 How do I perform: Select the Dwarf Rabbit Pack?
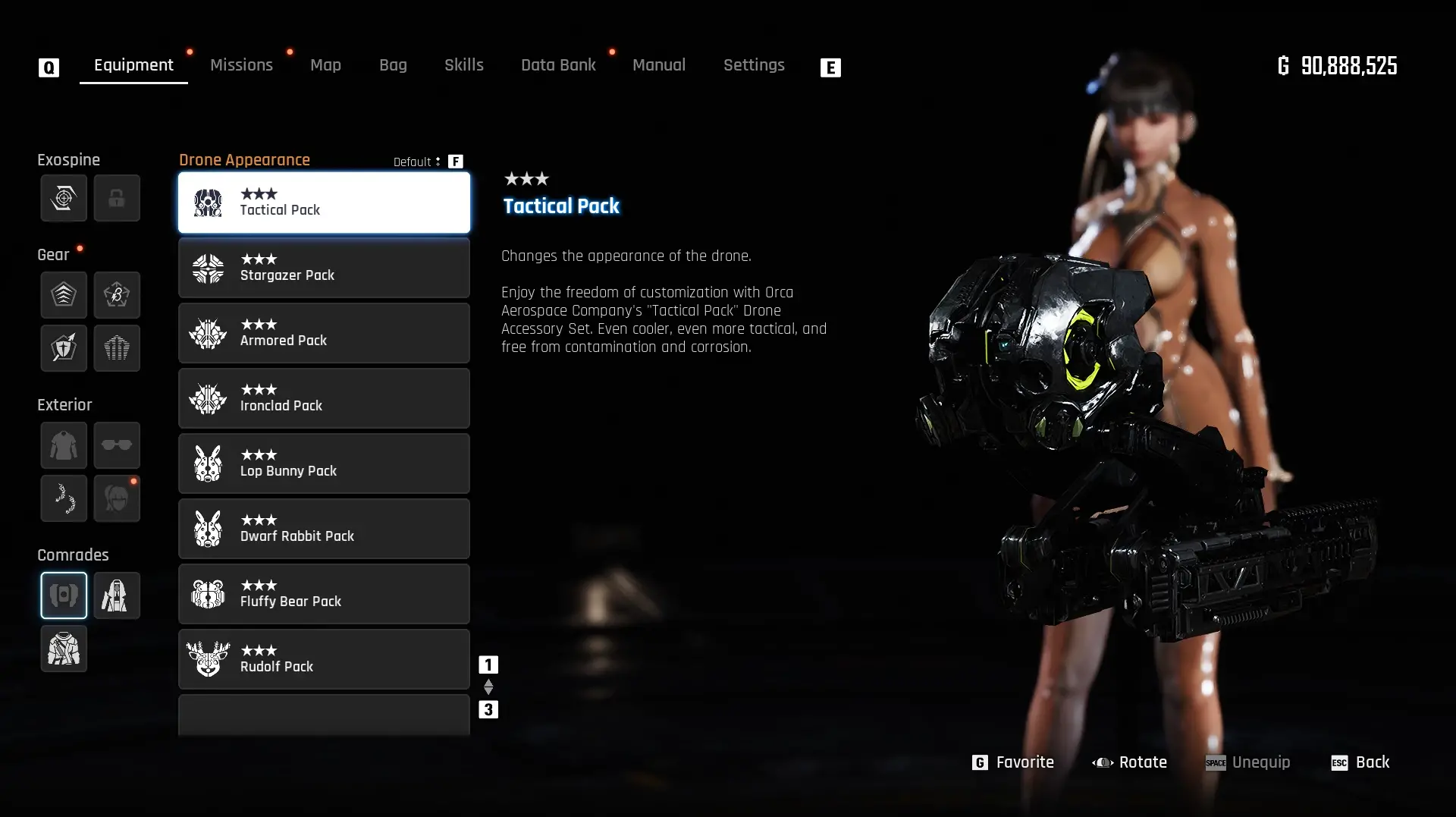pos(324,529)
